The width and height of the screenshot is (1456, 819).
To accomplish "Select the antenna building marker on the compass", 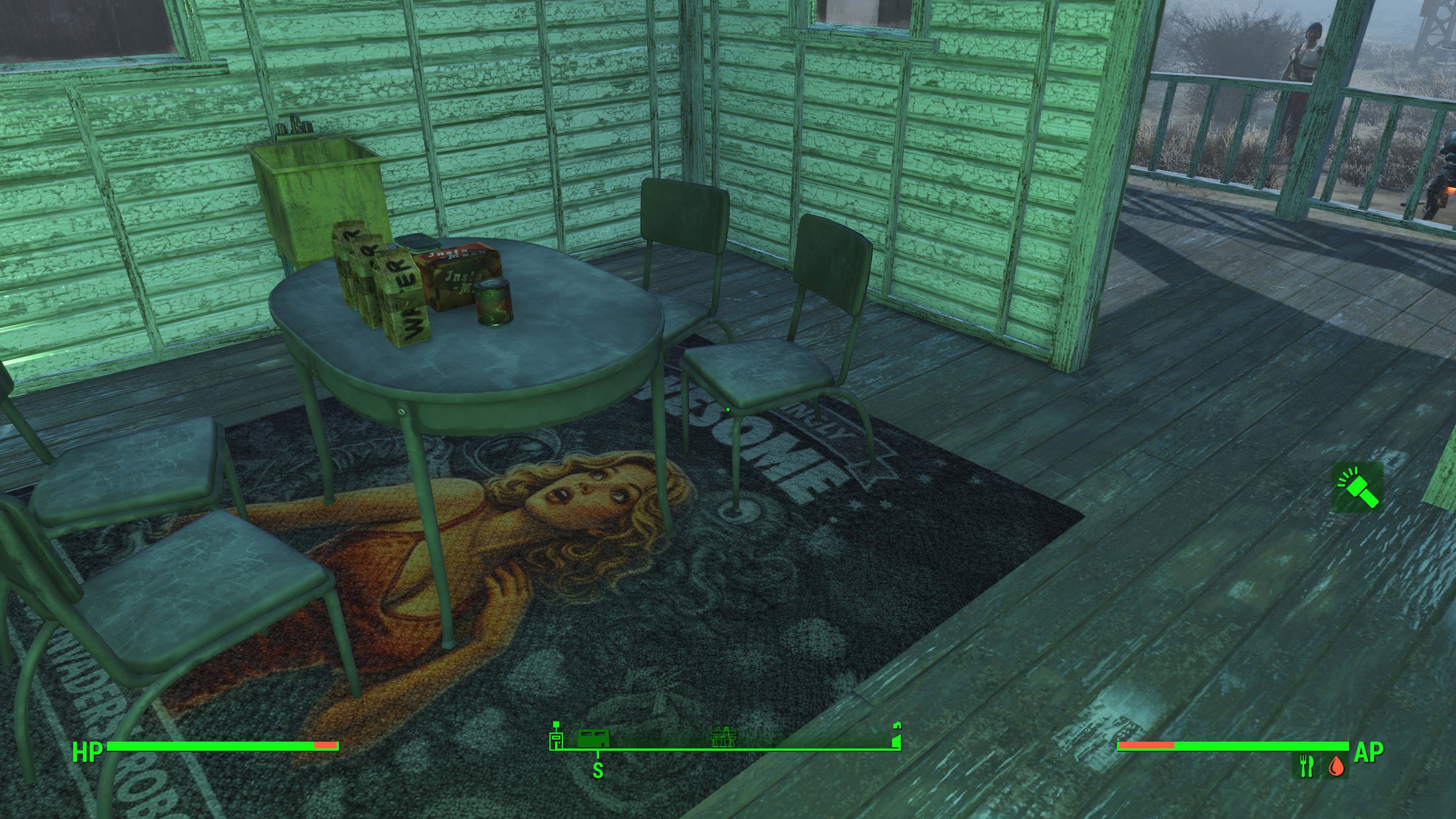I will coord(556,735).
